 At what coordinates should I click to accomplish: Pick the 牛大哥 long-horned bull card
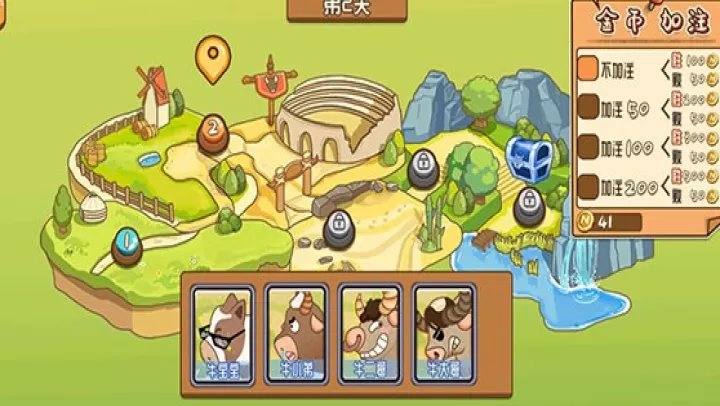coord(443,334)
